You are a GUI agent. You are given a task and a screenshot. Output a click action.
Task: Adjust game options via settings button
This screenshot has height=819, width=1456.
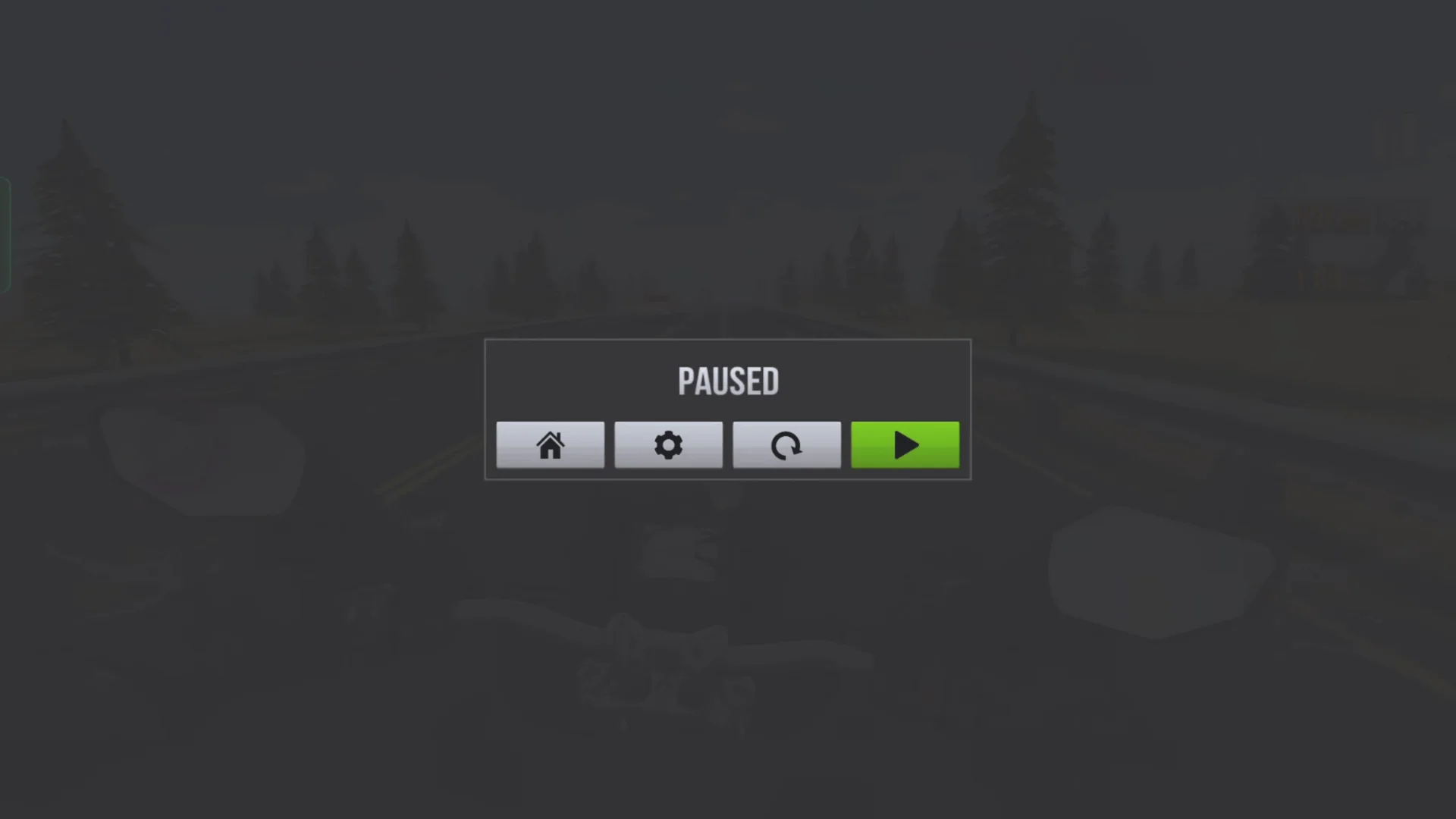coord(668,445)
